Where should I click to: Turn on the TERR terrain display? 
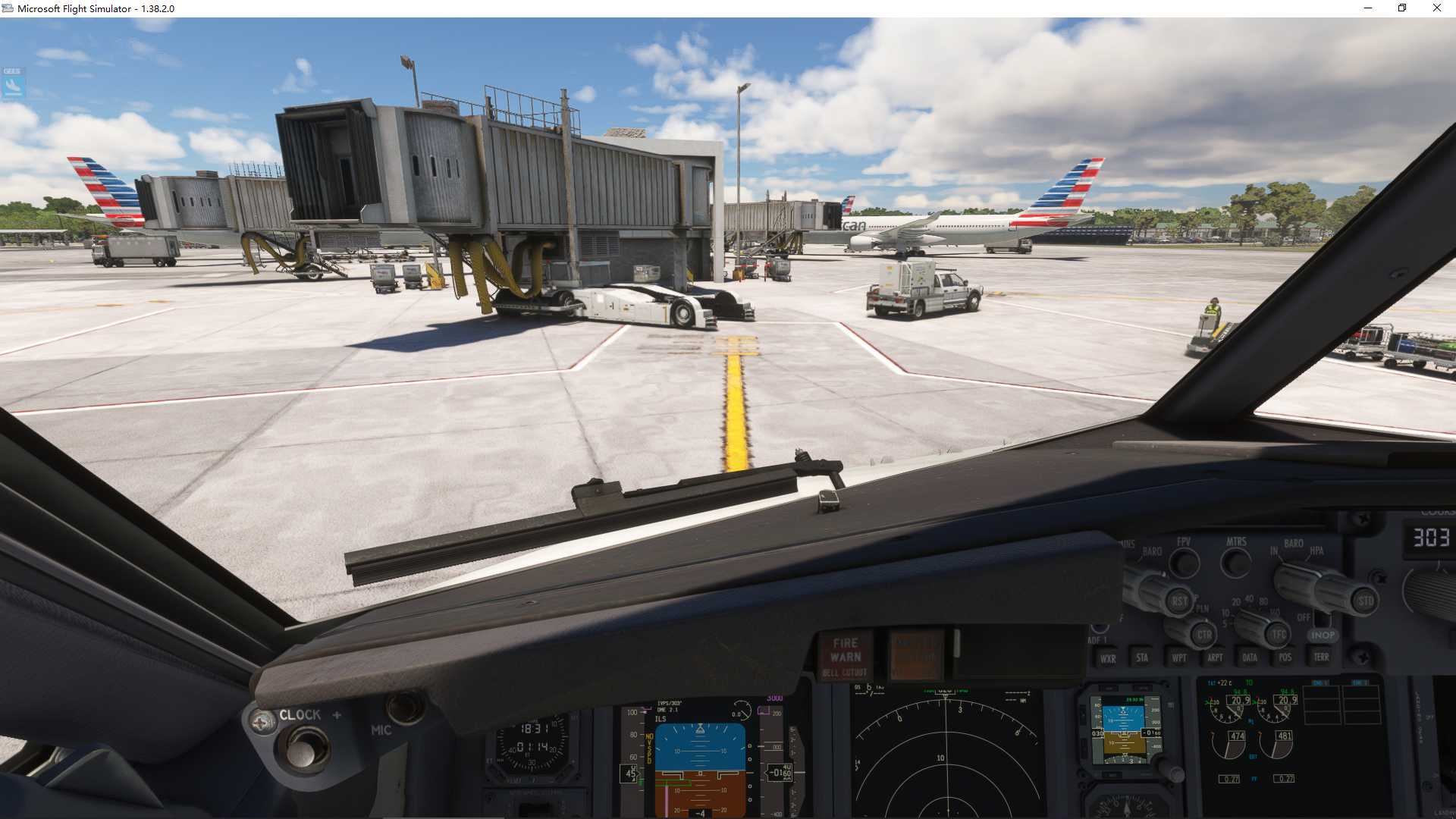[1321, 657]
